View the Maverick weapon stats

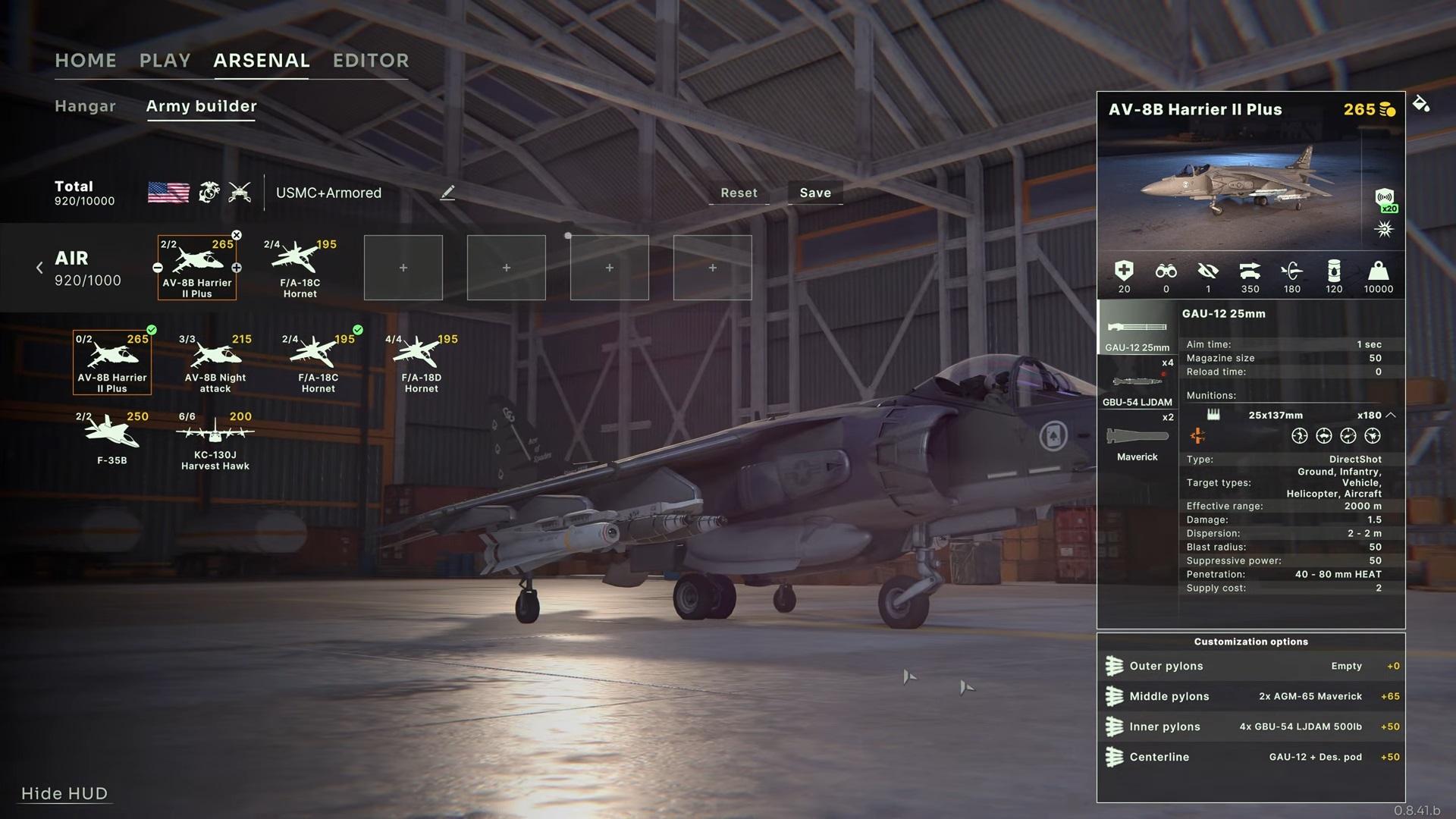[x=1137, y=442]
